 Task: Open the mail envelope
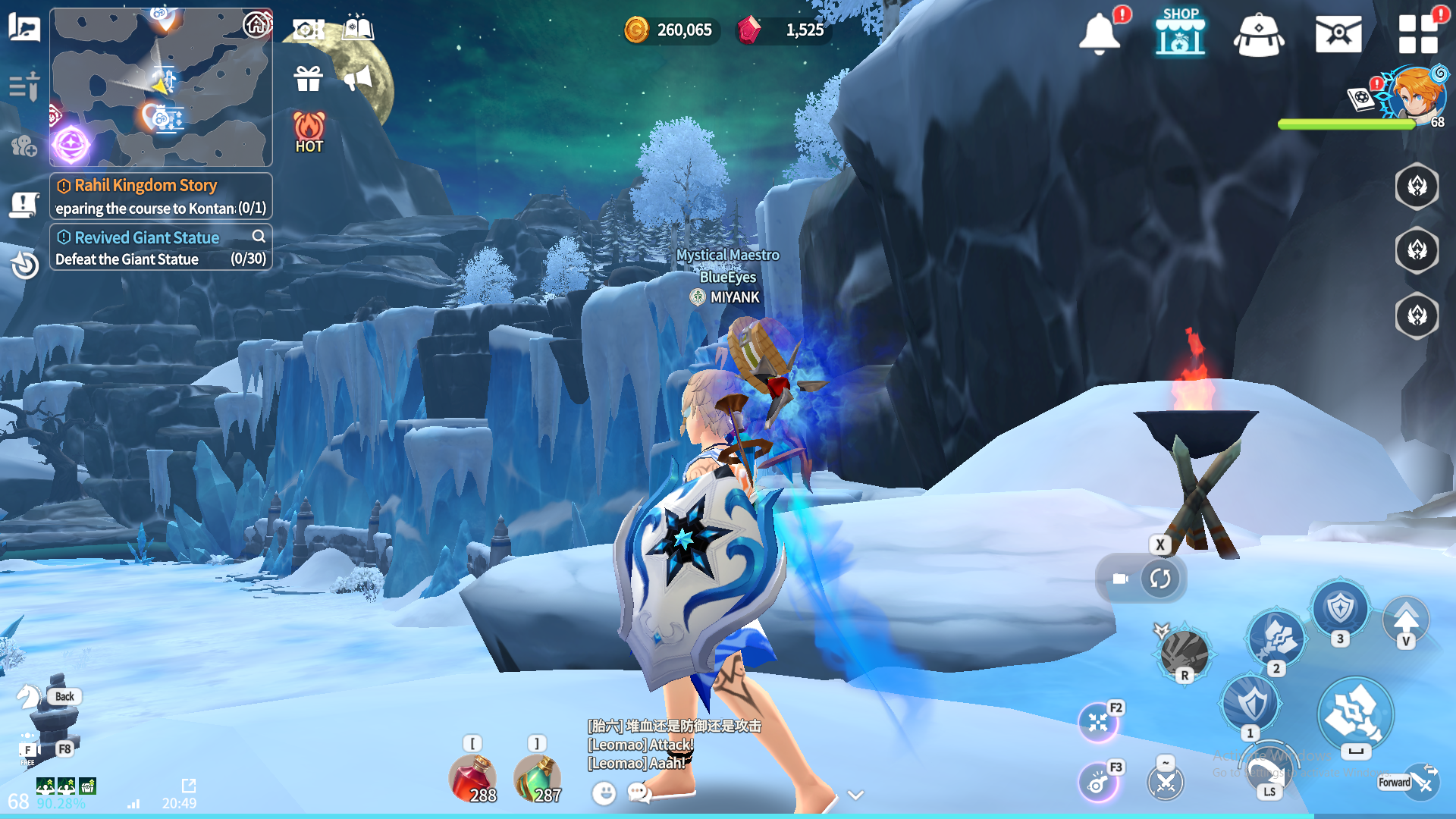[1338, 34]
